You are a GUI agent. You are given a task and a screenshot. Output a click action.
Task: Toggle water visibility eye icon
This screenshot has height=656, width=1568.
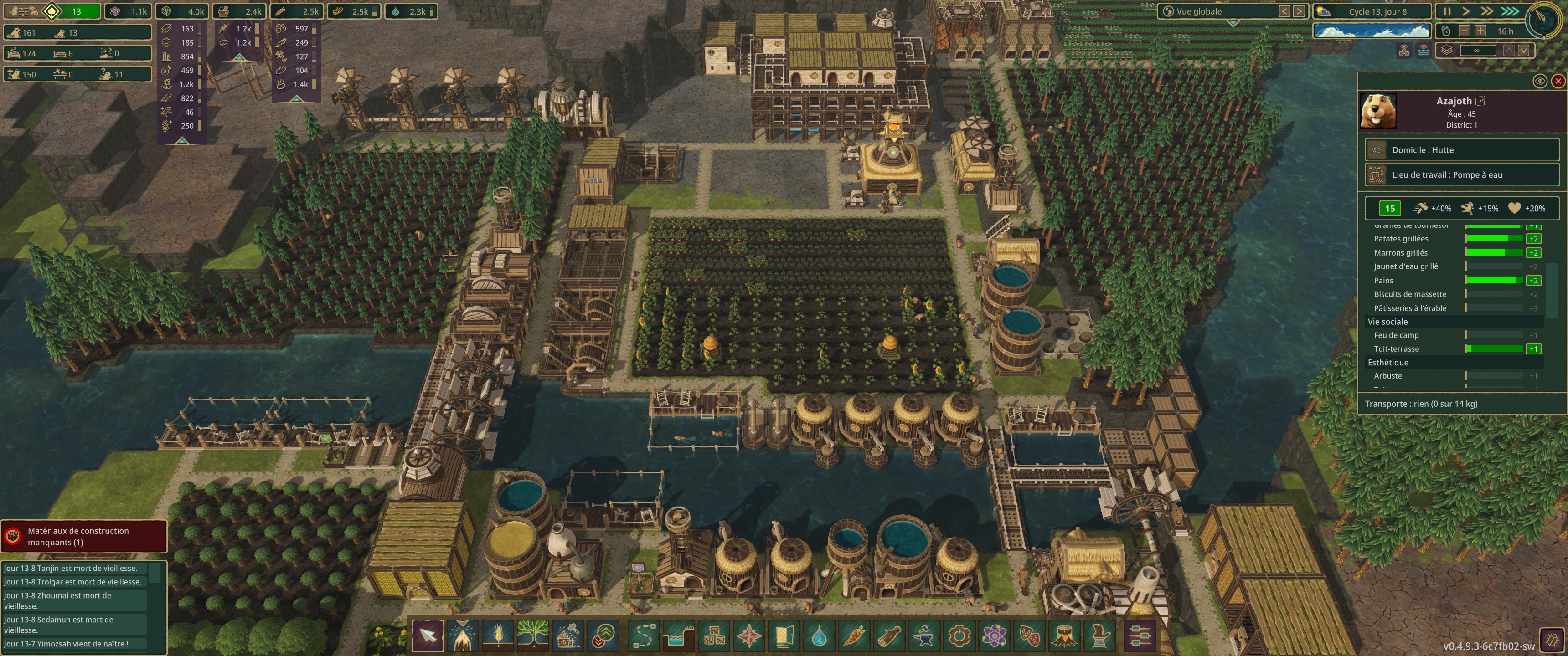[x=1424, y=51]
